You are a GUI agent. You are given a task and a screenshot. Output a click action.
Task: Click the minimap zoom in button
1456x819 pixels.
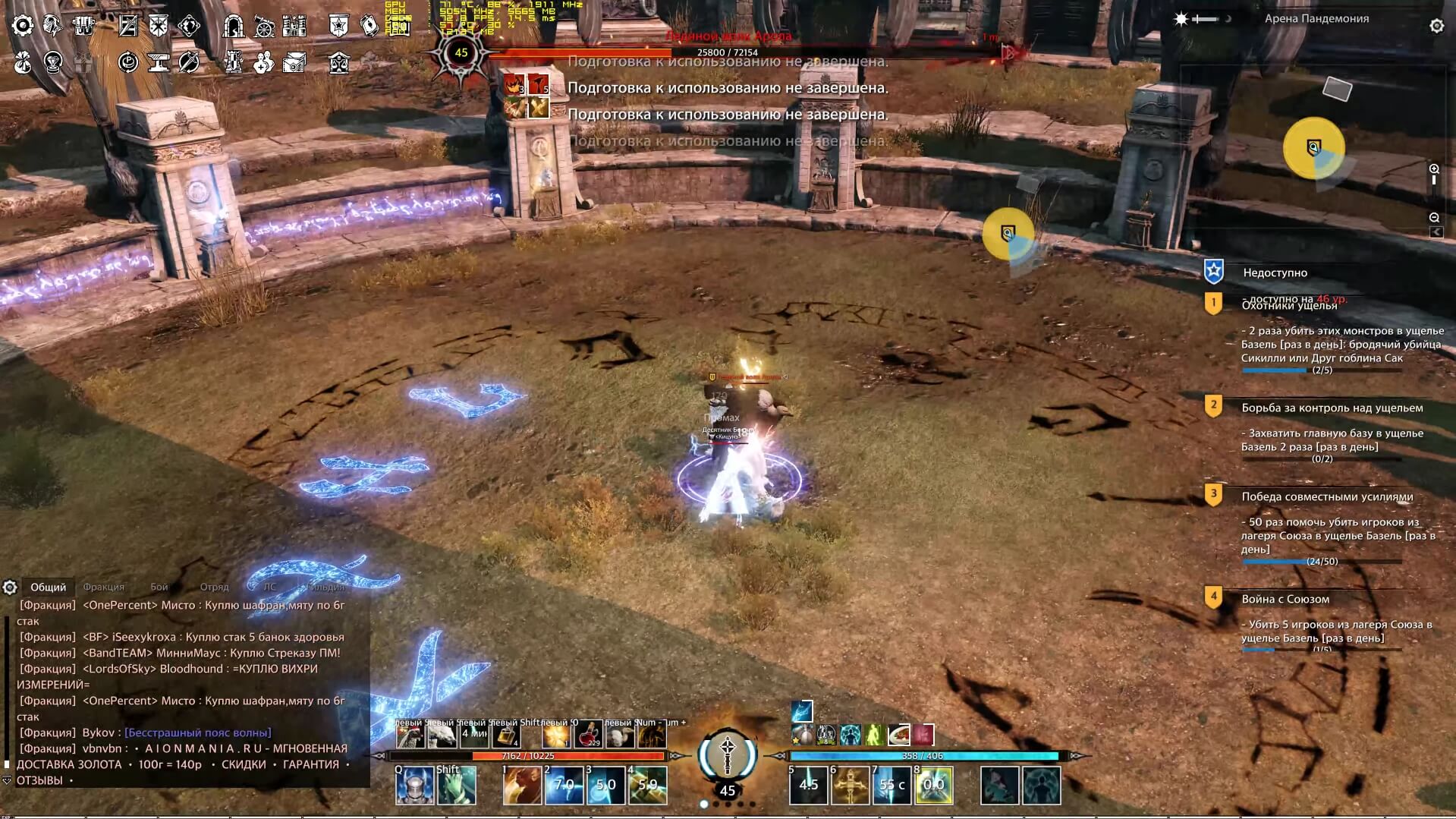click(1434, 169)
